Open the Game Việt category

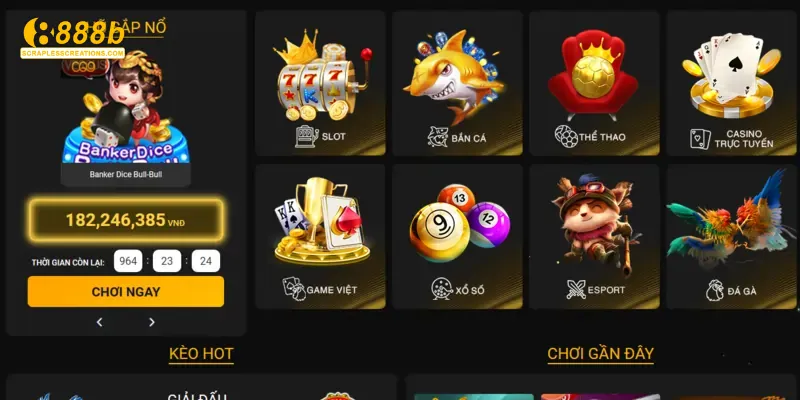point(320,237)
